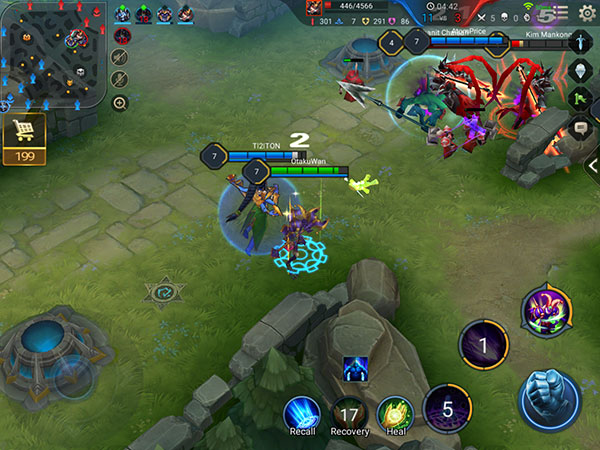Cast the Heal talent
600x450 pixels.
394,413
